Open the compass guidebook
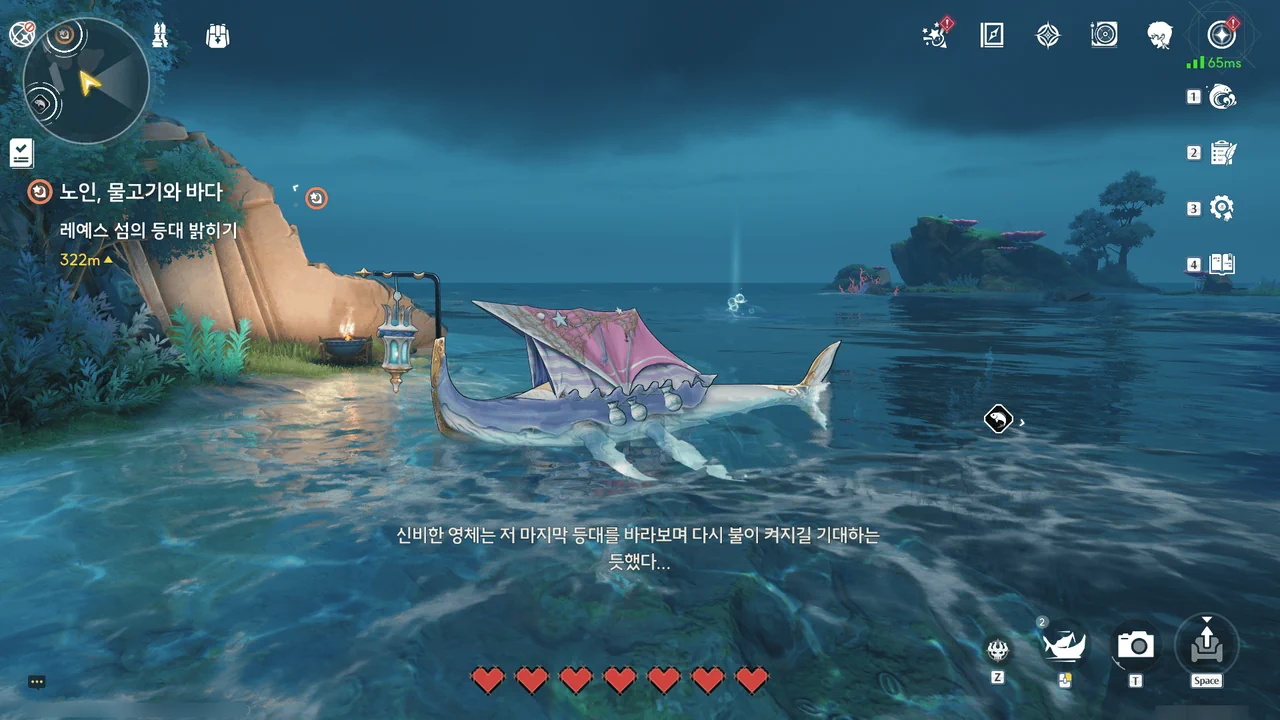This screenshot has height=720, width=1280. pos(991,36)
